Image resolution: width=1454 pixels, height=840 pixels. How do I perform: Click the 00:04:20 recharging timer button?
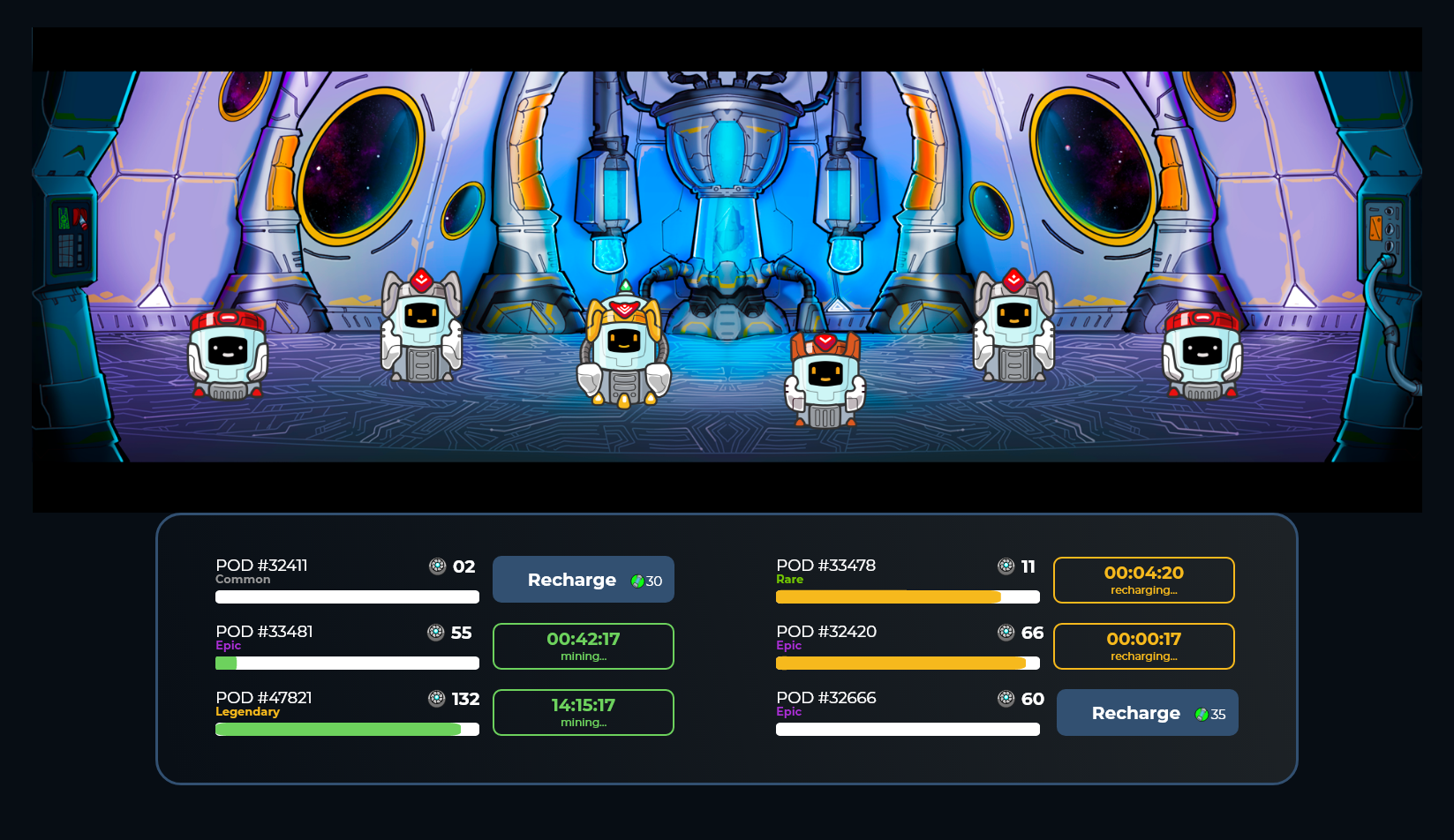1143,580
